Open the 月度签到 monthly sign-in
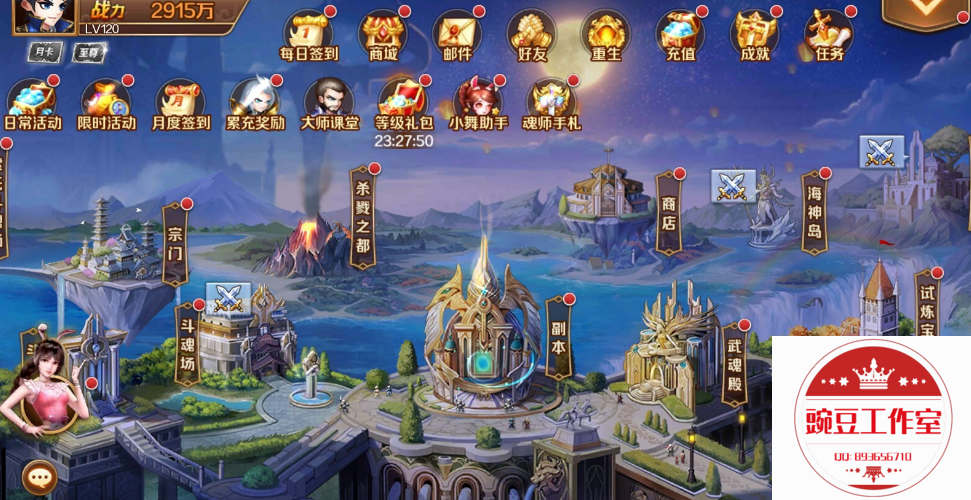Image resolution: width=971 pixels, height=500 pixels. point(181,103)
